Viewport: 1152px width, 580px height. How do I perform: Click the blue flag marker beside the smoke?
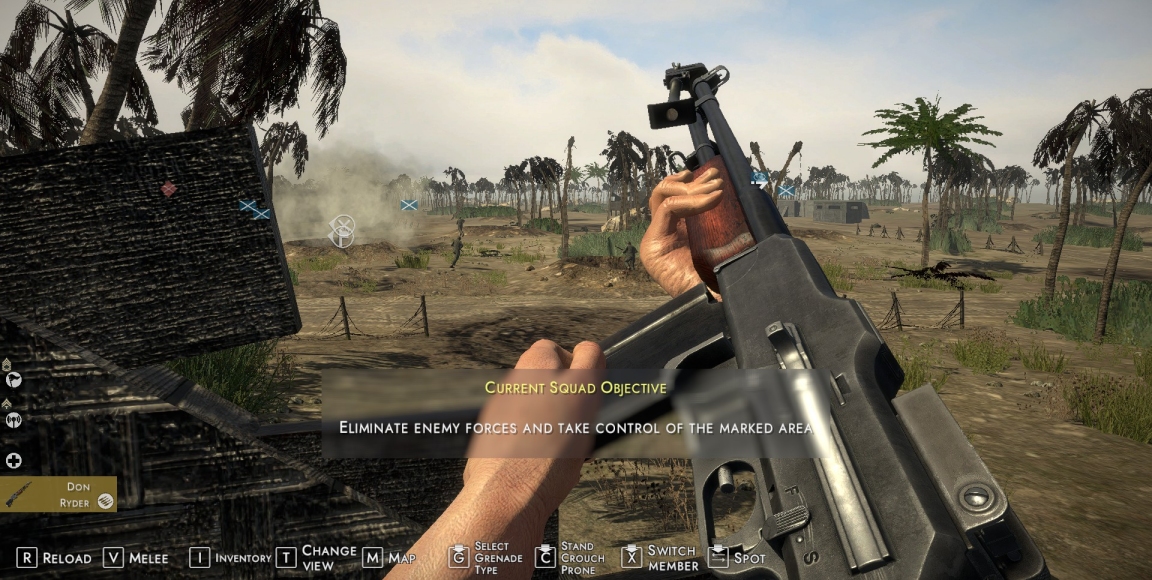pos(409,205)
